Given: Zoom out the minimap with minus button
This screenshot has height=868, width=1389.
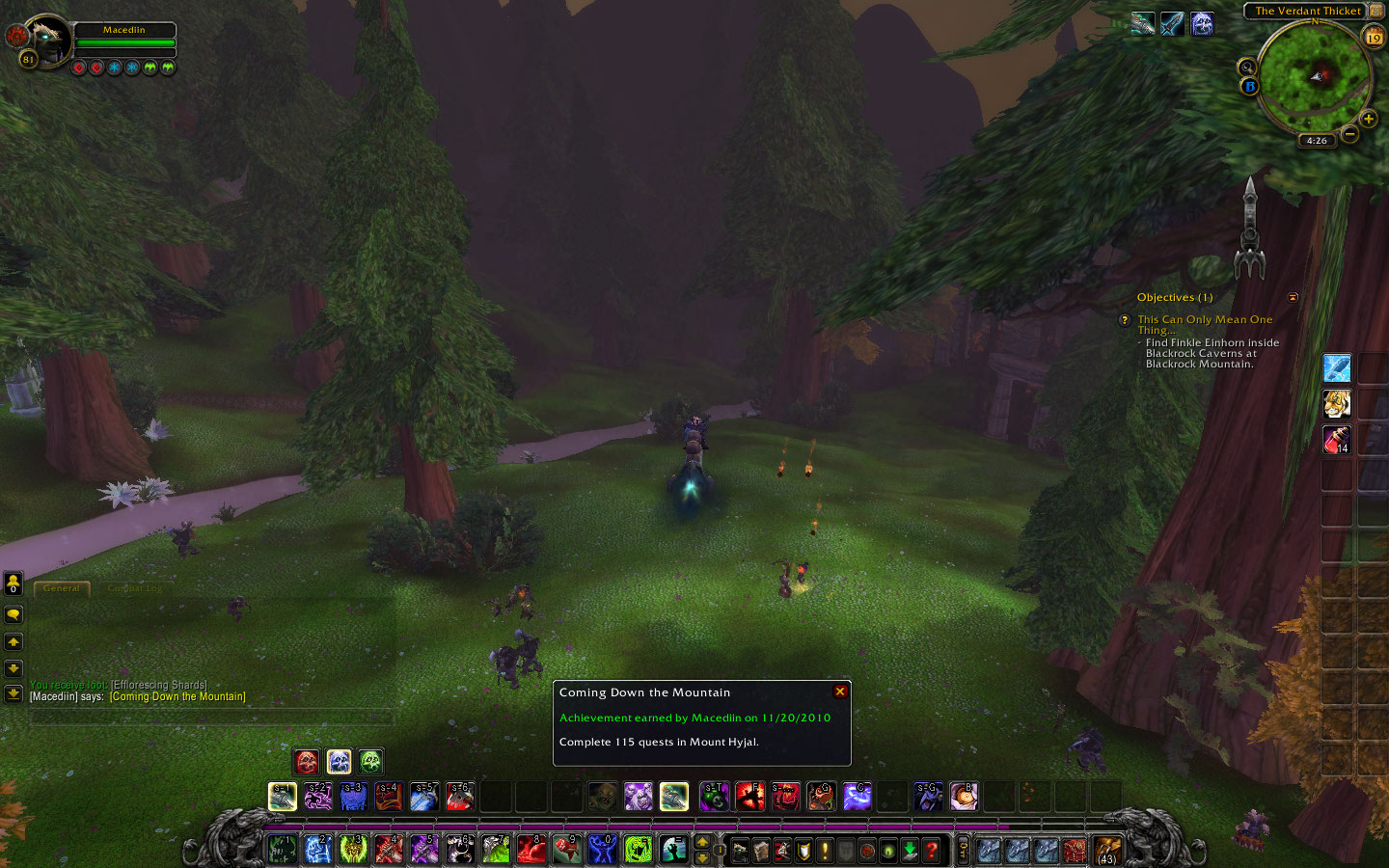Looking at the screenshot, I should click(1349, 134).
